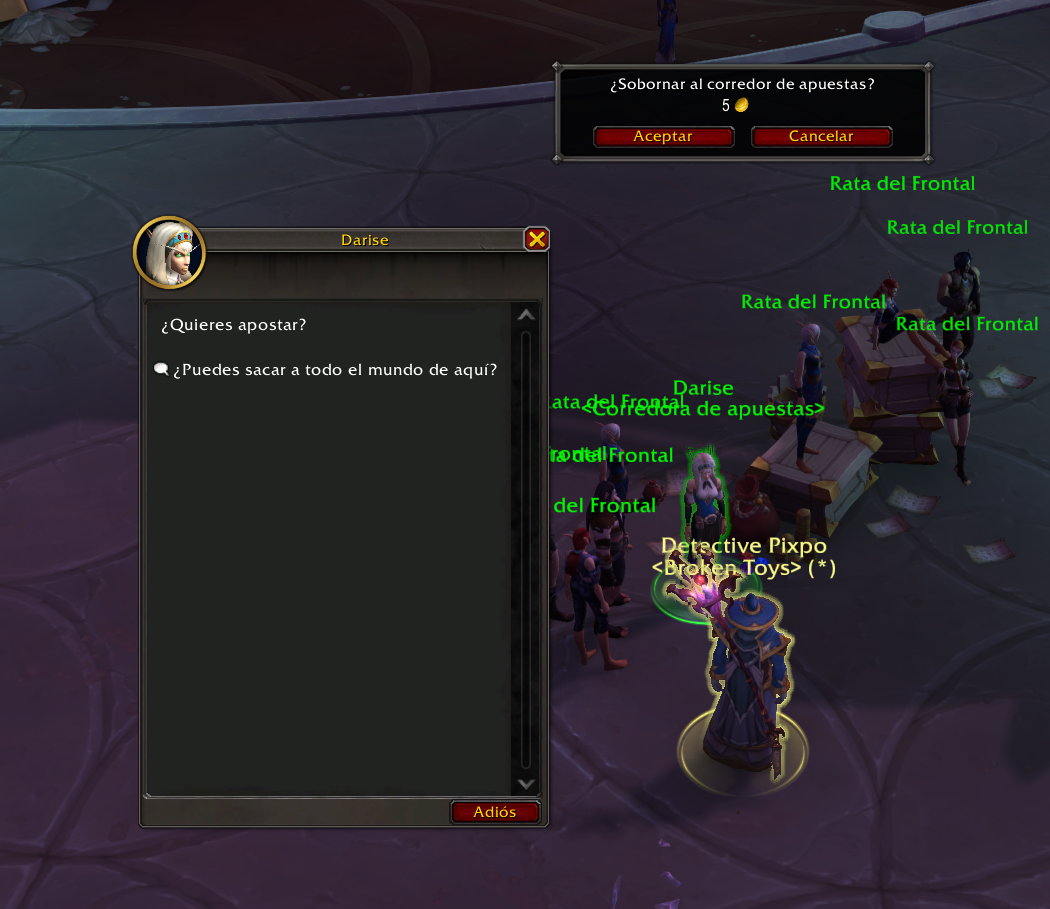Click the Adiós button to say goodbye
The height and width of the screenshot is (909, 1050).
[x=495, y=812]
